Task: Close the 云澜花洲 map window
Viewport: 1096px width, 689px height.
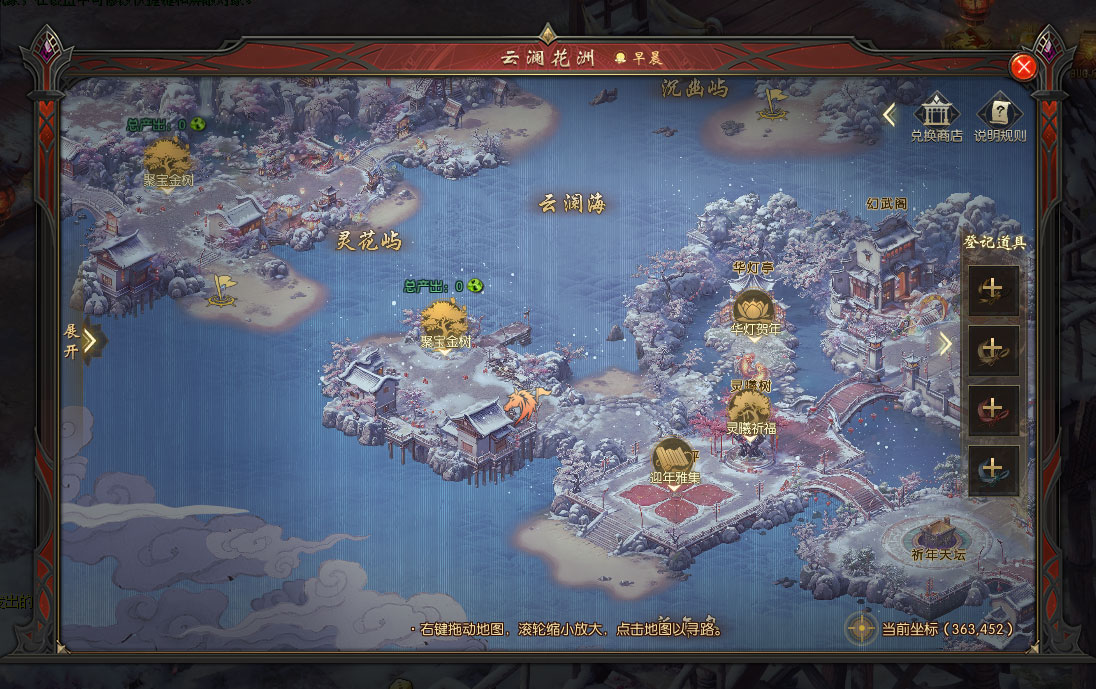Action: pos(1023,67)
